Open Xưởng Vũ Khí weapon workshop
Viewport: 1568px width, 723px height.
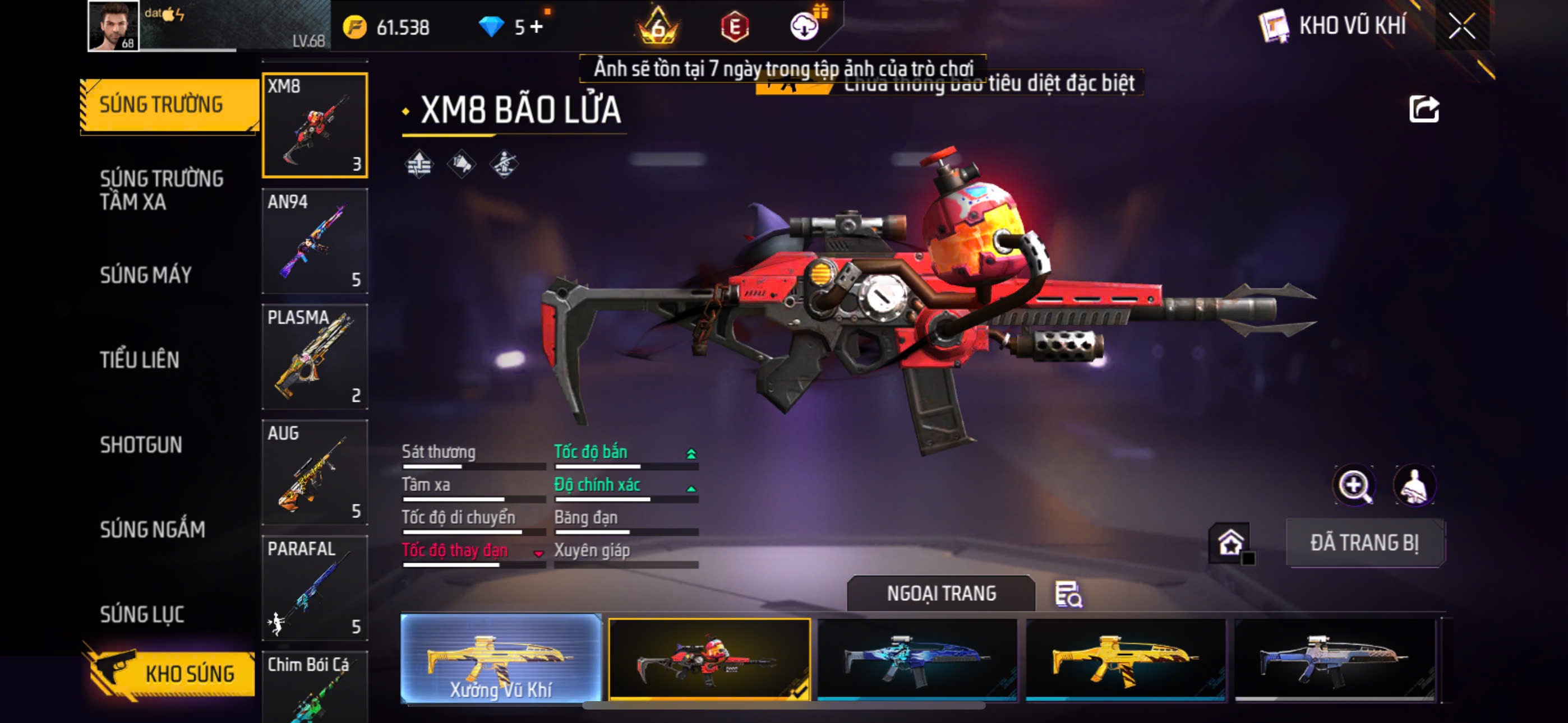[x=501, y=659]
